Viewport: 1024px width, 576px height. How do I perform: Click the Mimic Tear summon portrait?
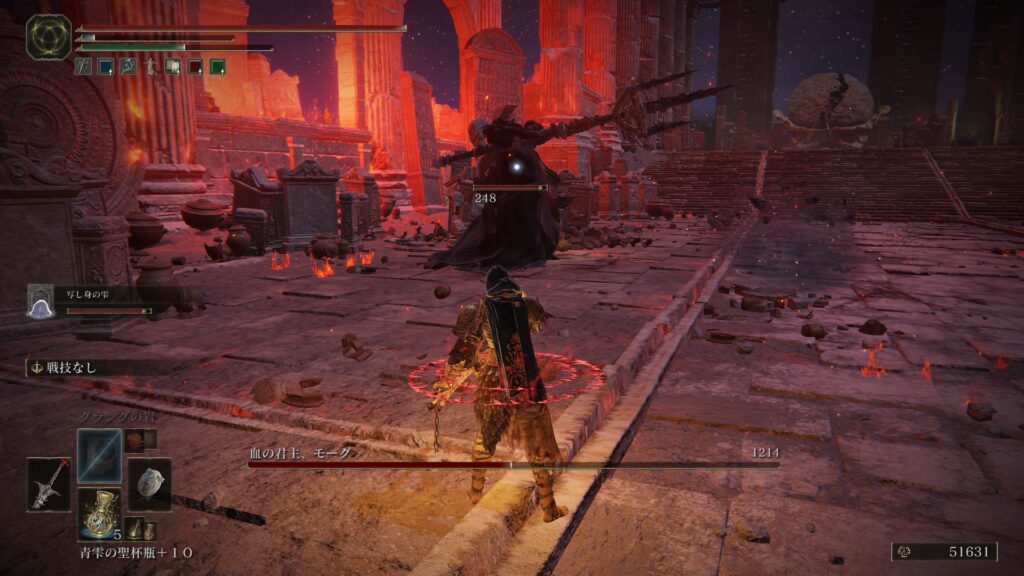pyautogui.click(x=40, y=301)
